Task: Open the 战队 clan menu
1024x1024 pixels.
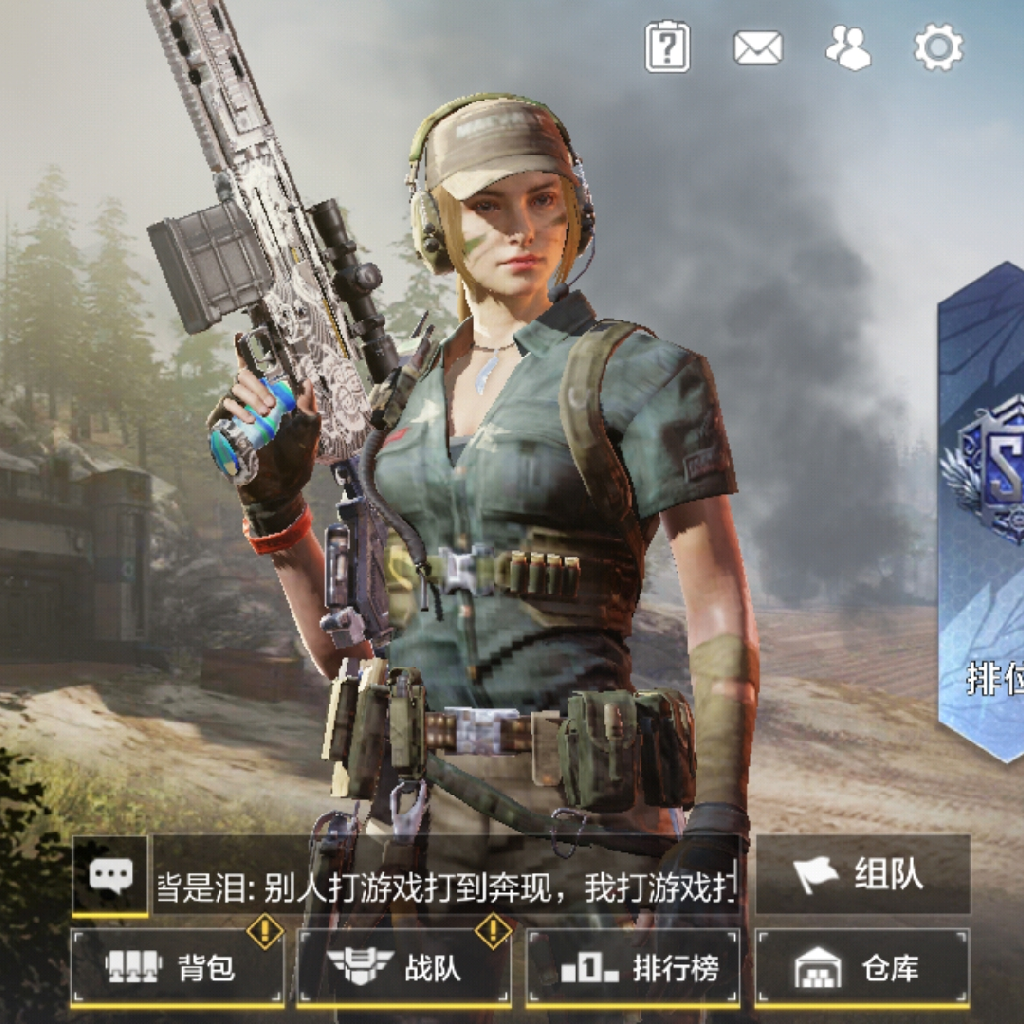Action: point(405,967)
